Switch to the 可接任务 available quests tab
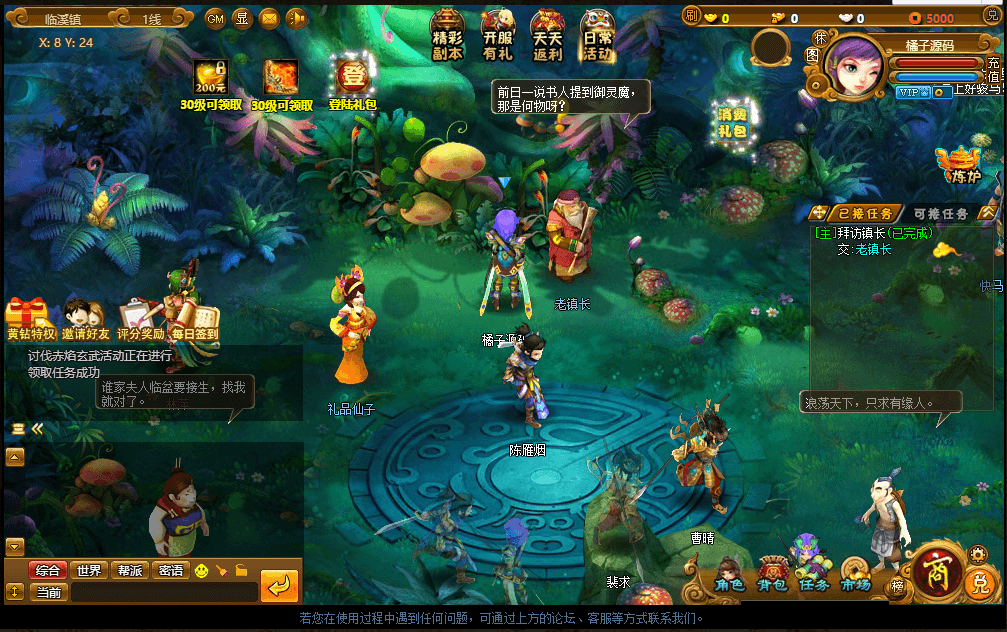 click(940, 213)
